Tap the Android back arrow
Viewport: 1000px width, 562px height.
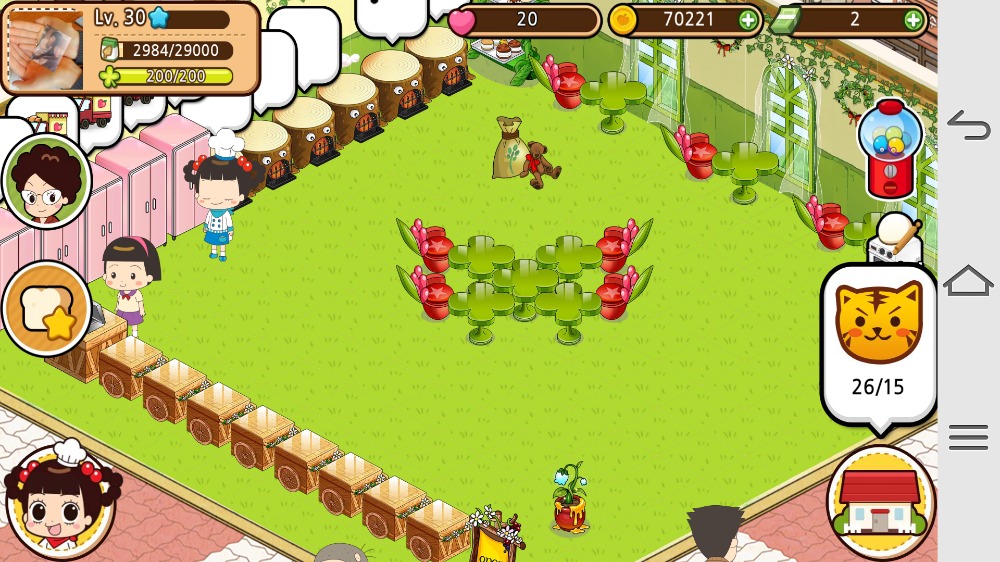point(968,125)
